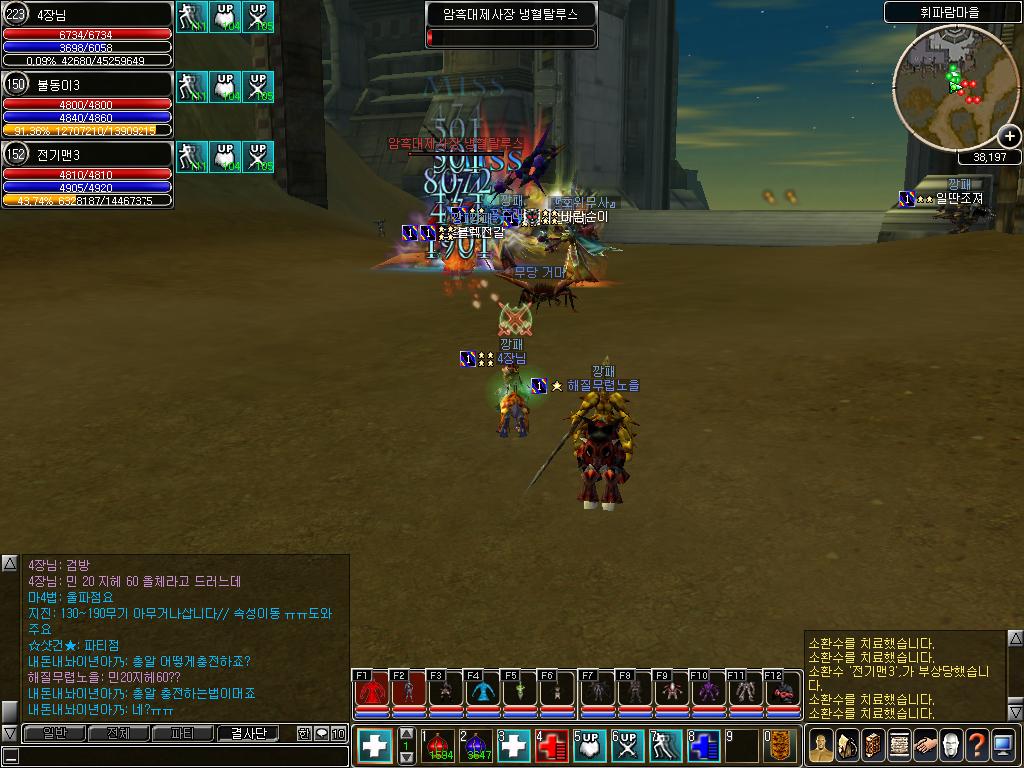This screenshot has width=1024, height=768.
Task: Use the red potion in hotbar slot 1
Action: [x=439, y=746]
